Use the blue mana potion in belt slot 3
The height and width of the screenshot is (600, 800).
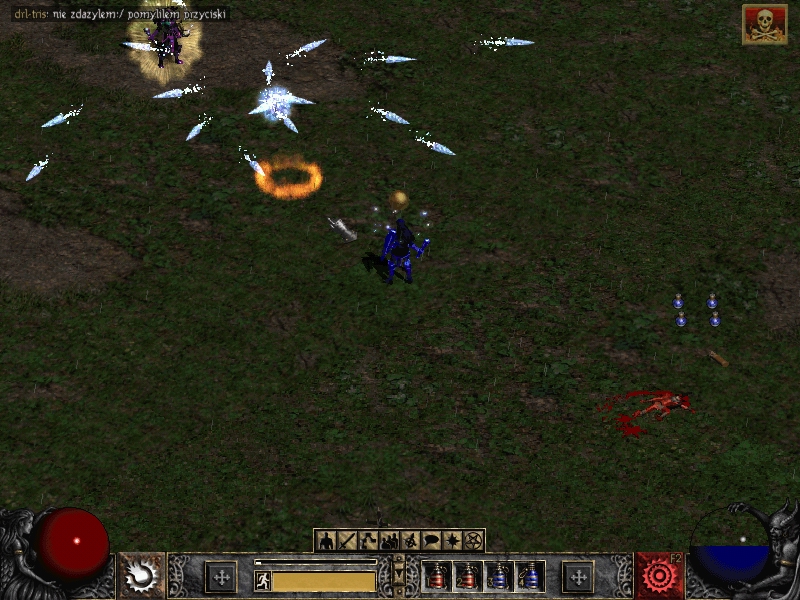tap(498, 576)
